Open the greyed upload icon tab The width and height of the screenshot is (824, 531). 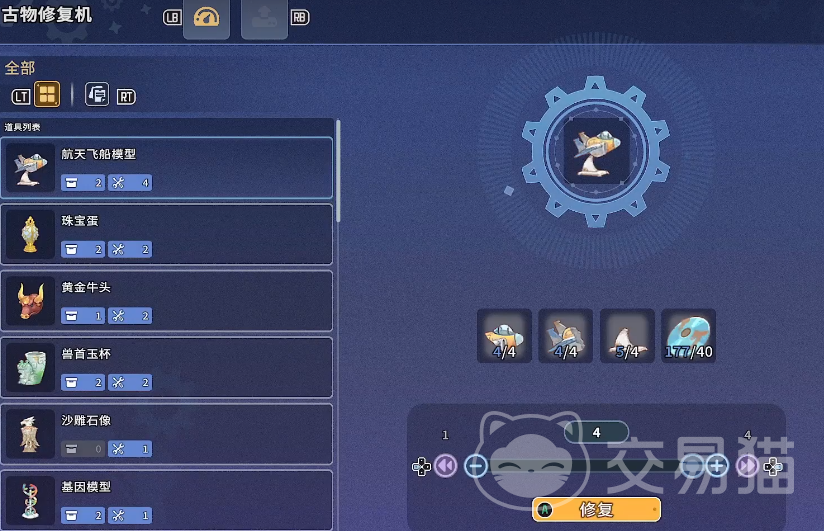click(x=264, y=19)
